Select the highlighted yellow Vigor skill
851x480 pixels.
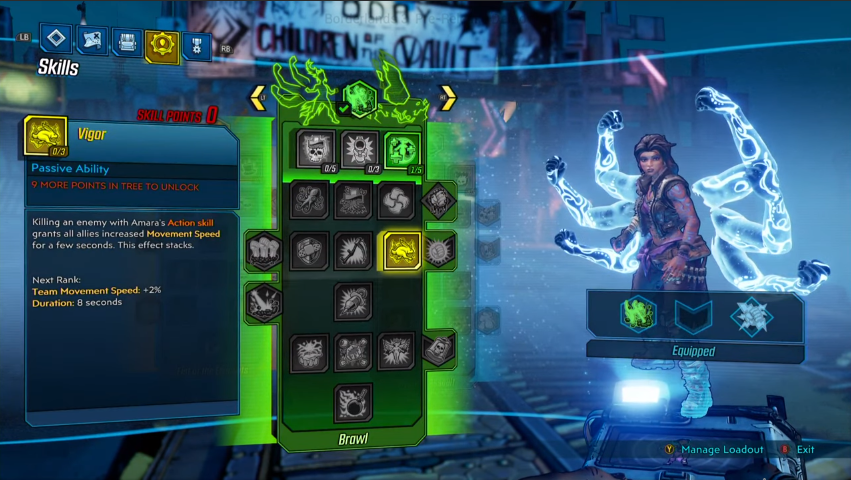pos(402,251)
